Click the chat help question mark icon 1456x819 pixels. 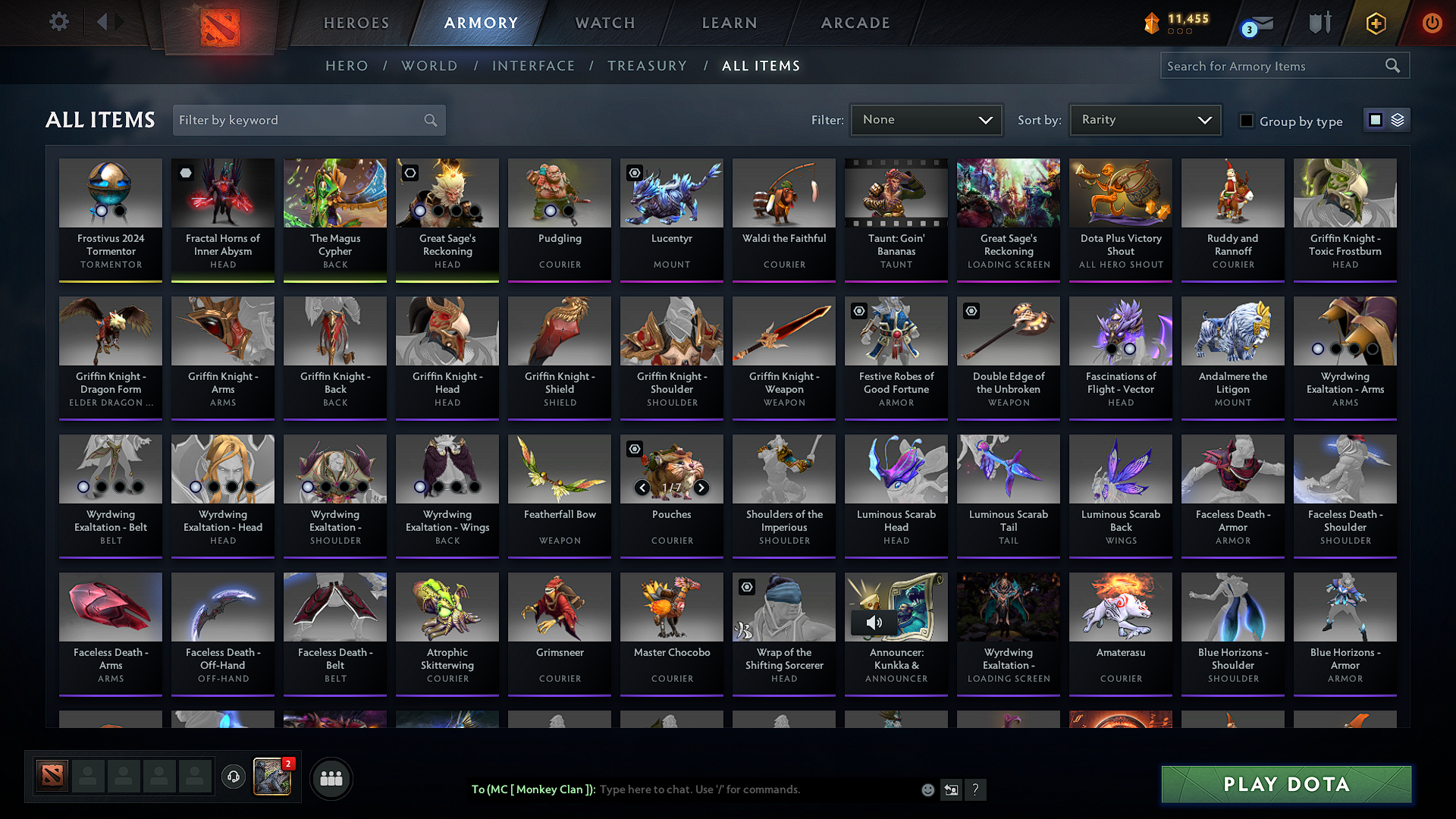pyautogui.click(x=976, y=789)
